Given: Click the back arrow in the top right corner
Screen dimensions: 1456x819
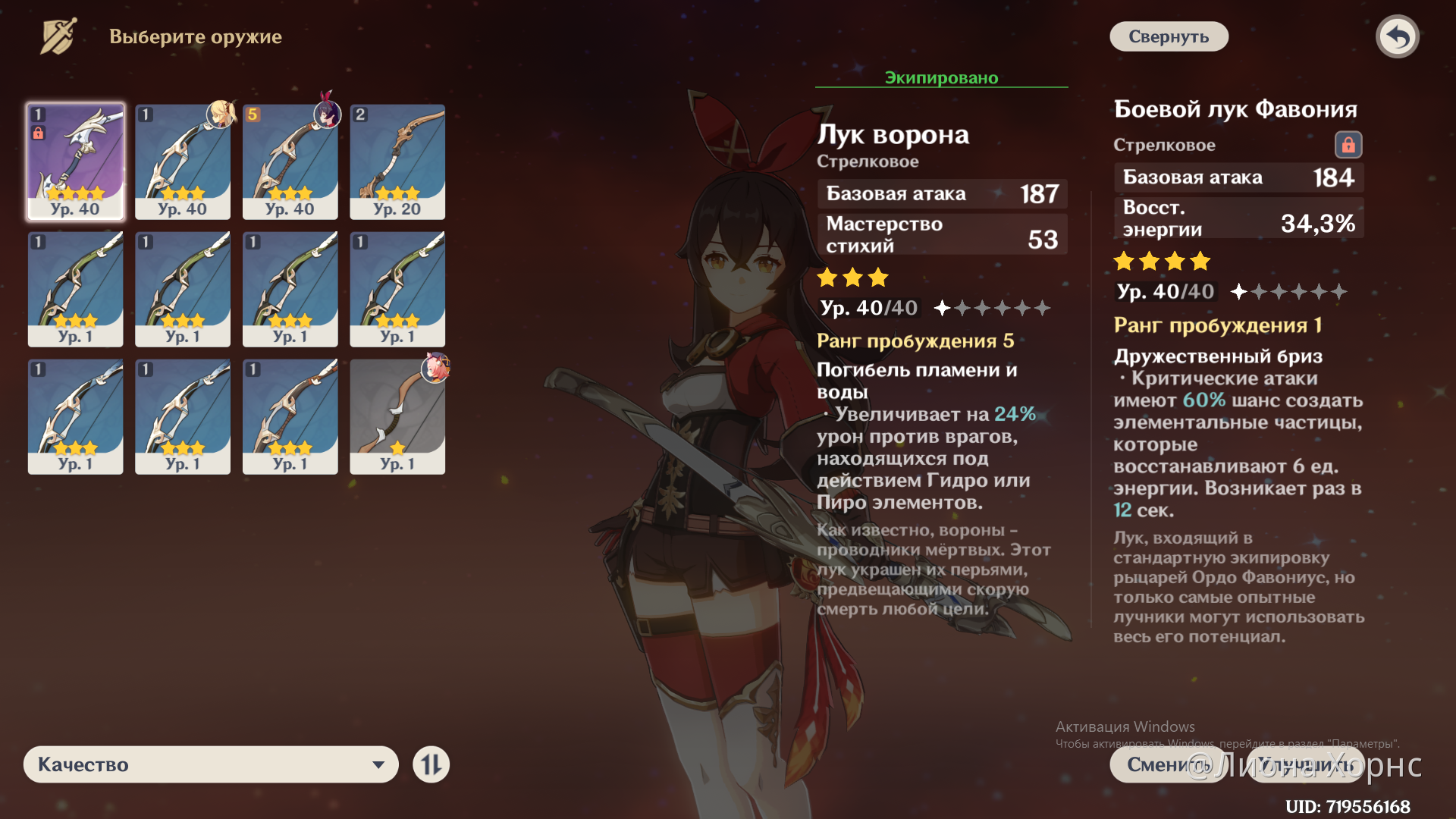Looking at the screenshot, I should (1398, 36).
